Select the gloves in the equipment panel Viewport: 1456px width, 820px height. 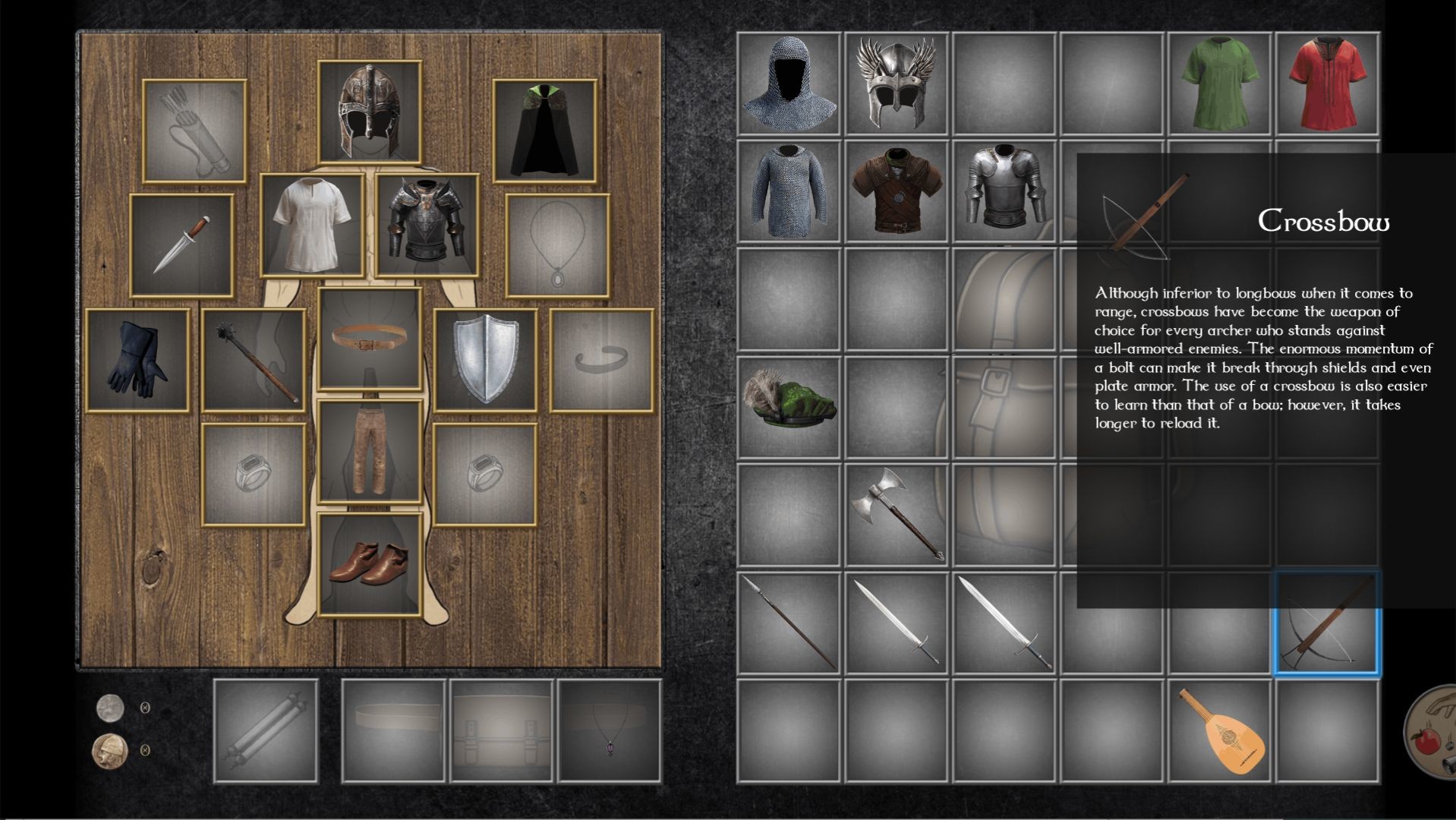(x=138, y=358)
